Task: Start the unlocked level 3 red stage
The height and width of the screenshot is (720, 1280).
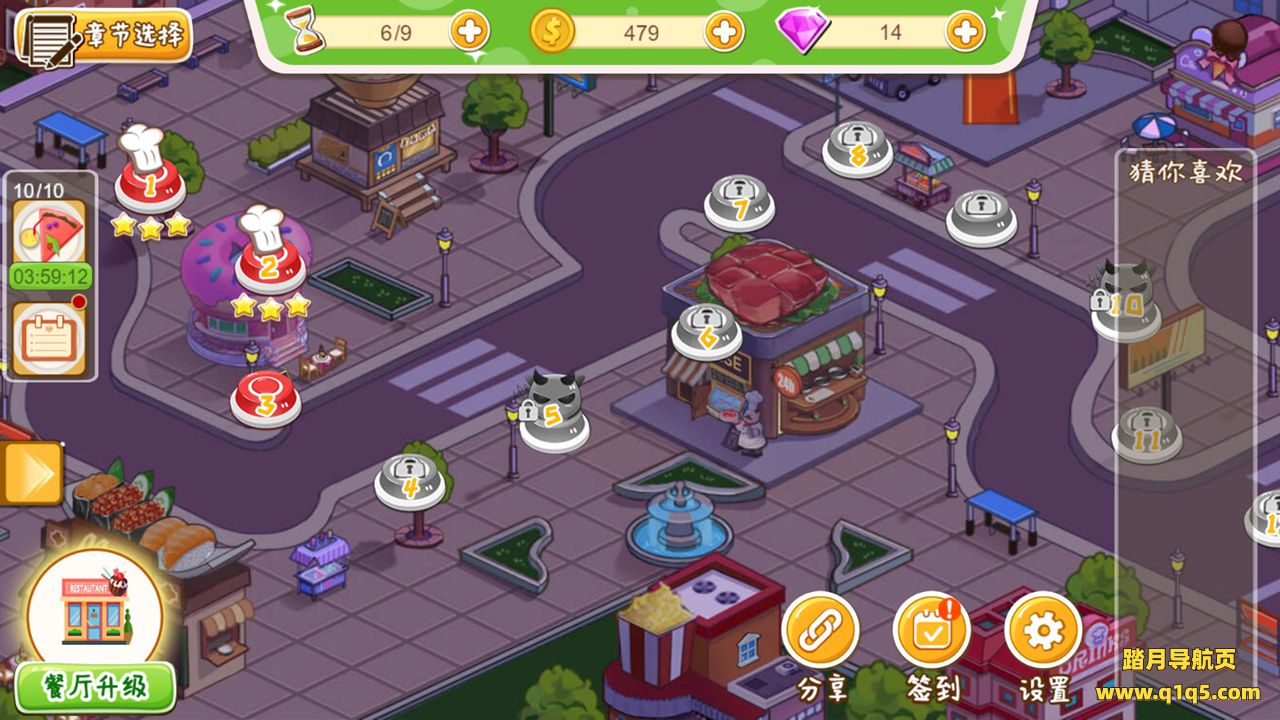Action: pos(266,398)
